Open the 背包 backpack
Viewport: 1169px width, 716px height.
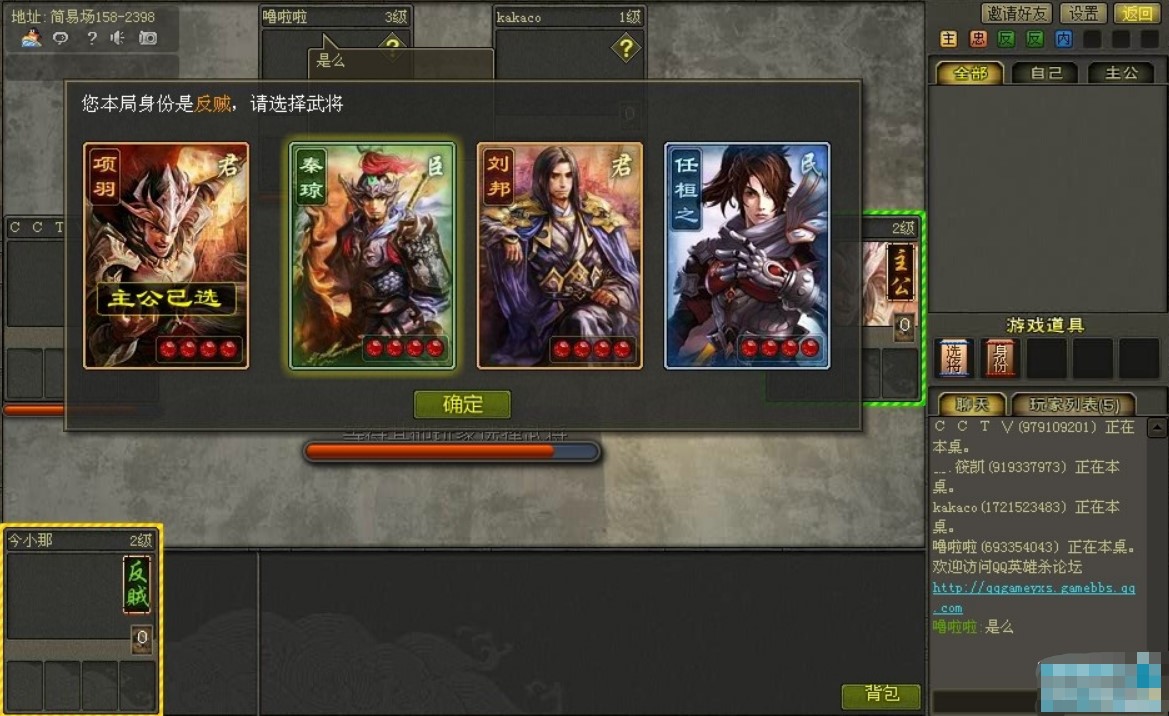pos(881,694)
